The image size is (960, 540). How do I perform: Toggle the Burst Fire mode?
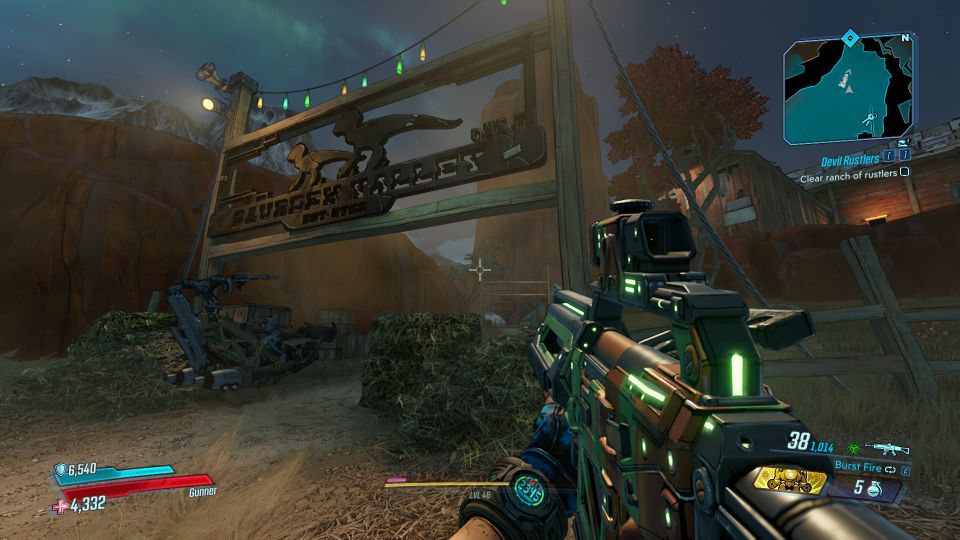click(862, 465)
